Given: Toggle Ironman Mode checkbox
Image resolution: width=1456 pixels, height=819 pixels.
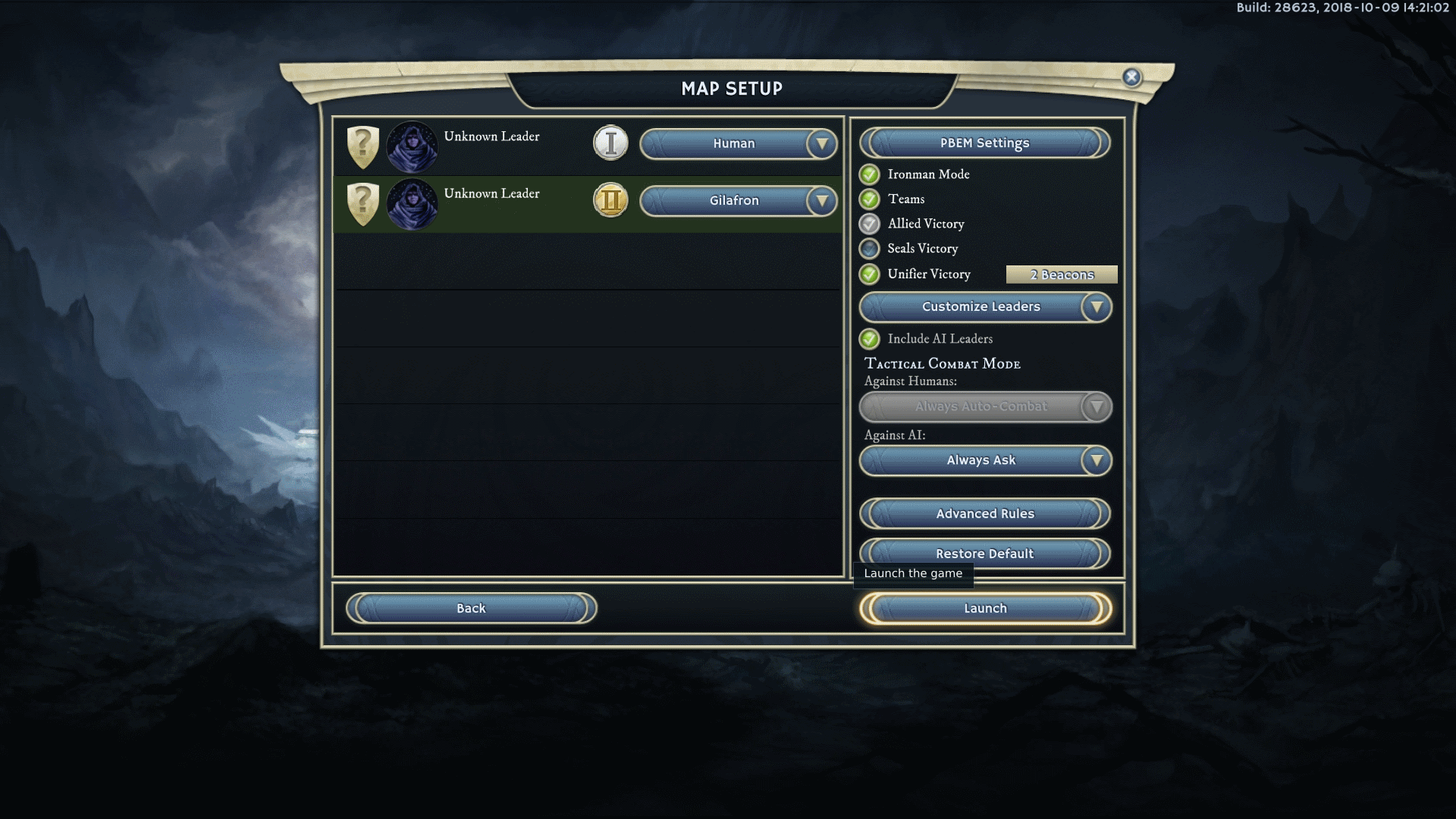Looking at the screenshot, I should point(870,174).
